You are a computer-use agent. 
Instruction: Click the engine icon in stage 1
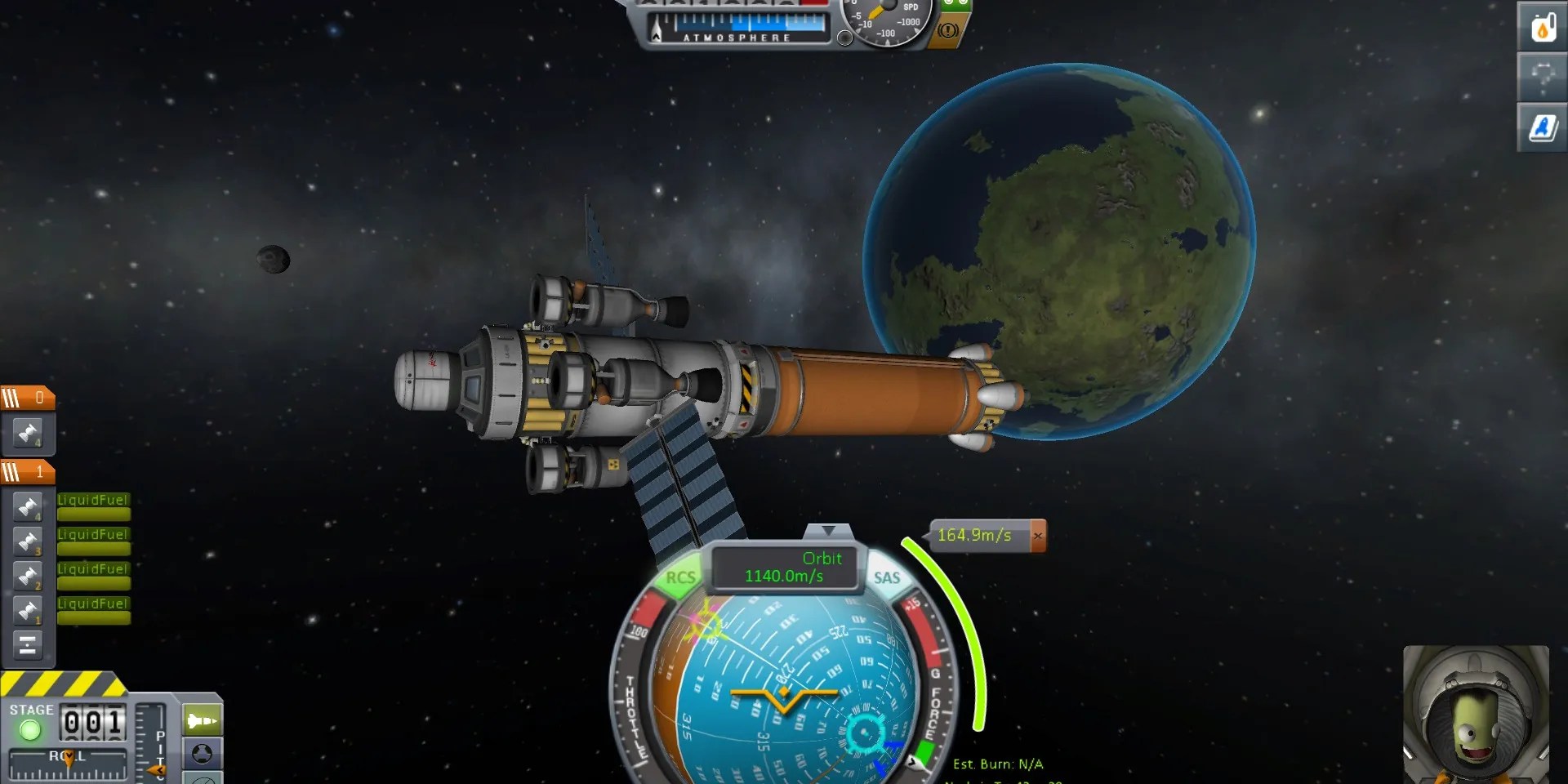pos(29,506)
